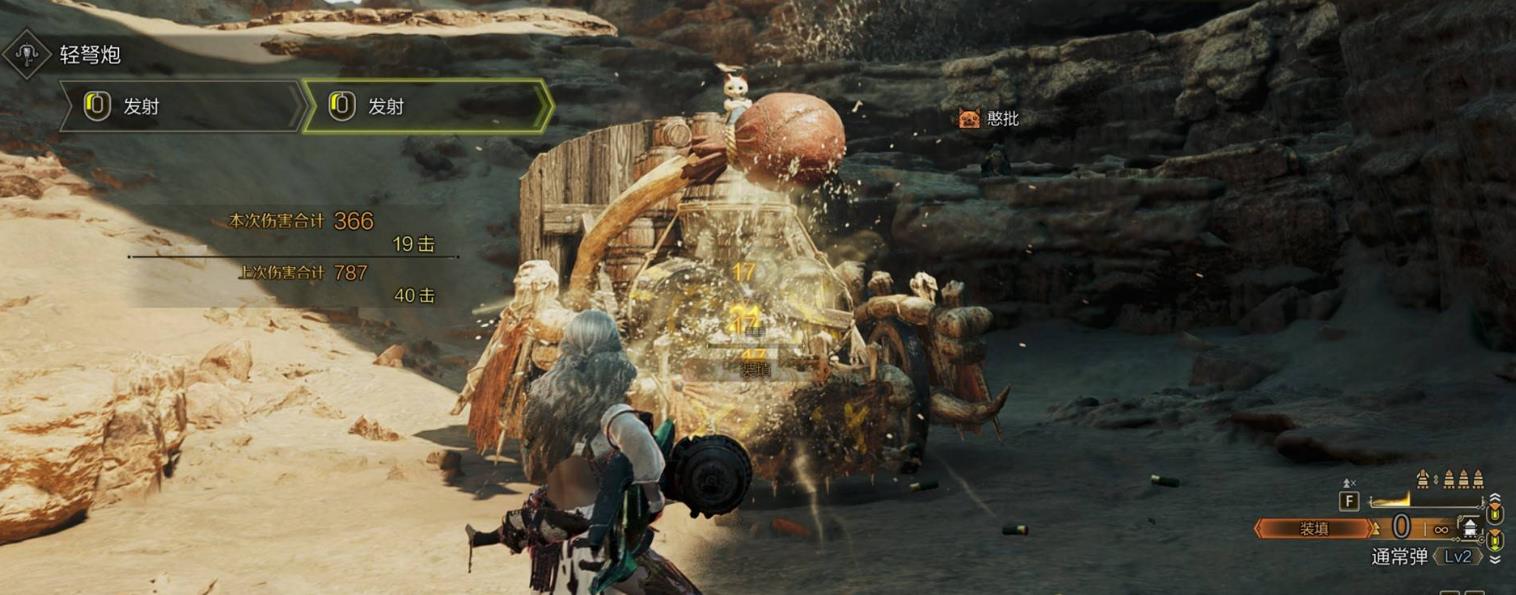Select the unhighlighted first 发射 combo step
This screenshot has width=1516, height=595.
pyautogui.click(x=182, y=106)
